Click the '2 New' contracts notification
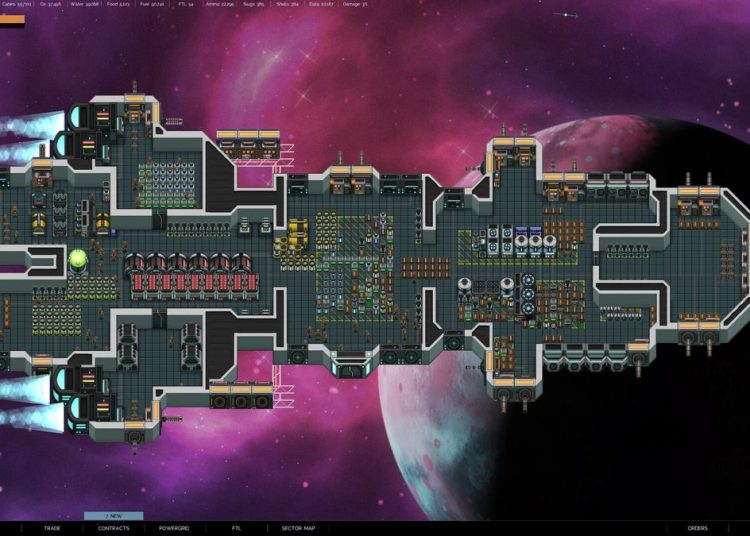The width and height of the screenshot is (750, 536). [113, 516]
